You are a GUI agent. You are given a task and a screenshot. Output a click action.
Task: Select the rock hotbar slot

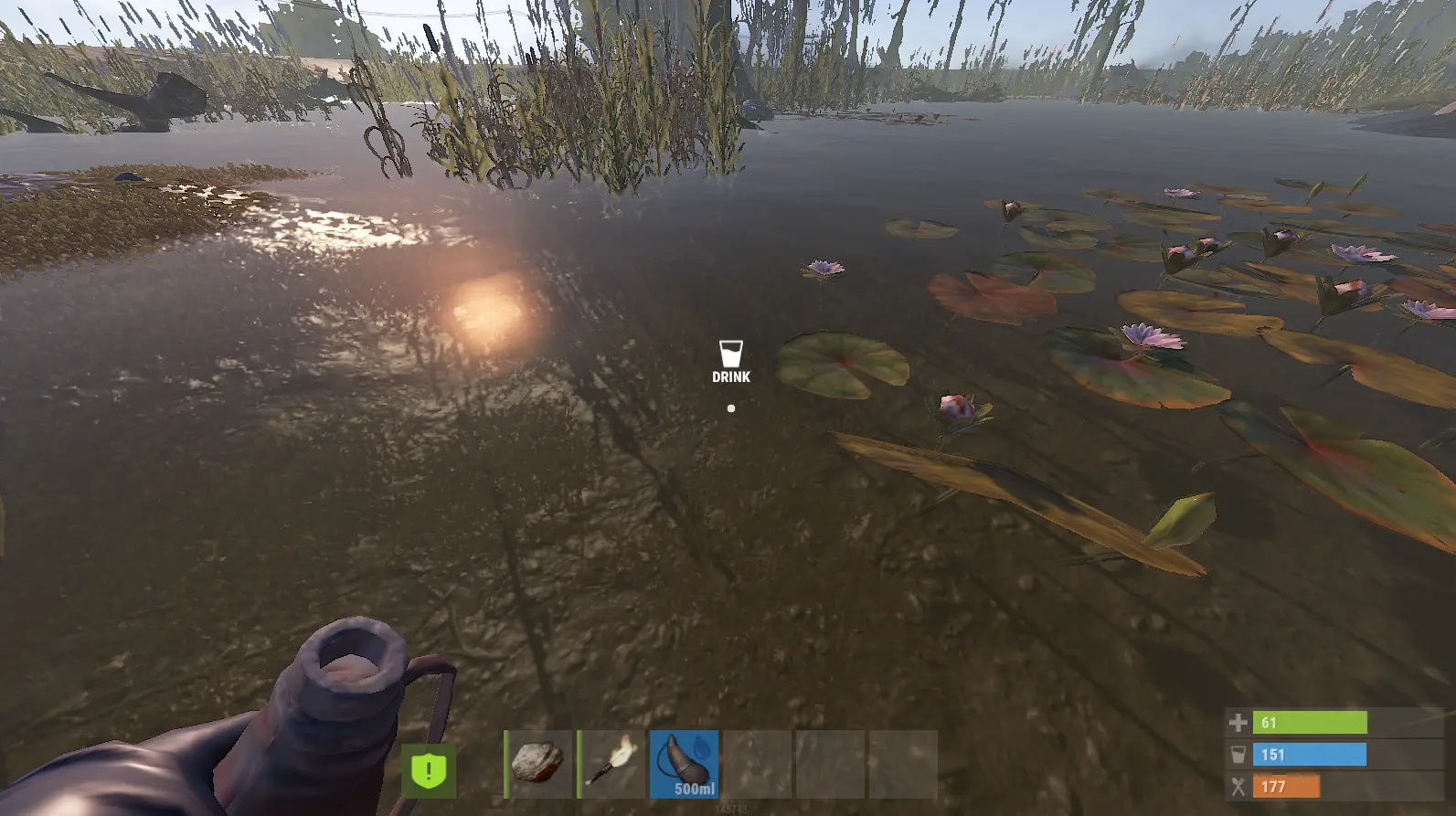538,764
